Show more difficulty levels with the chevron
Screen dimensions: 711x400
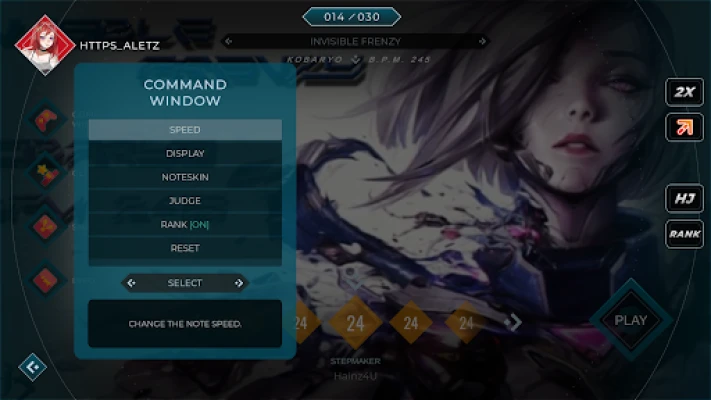[x=516, y=322]
